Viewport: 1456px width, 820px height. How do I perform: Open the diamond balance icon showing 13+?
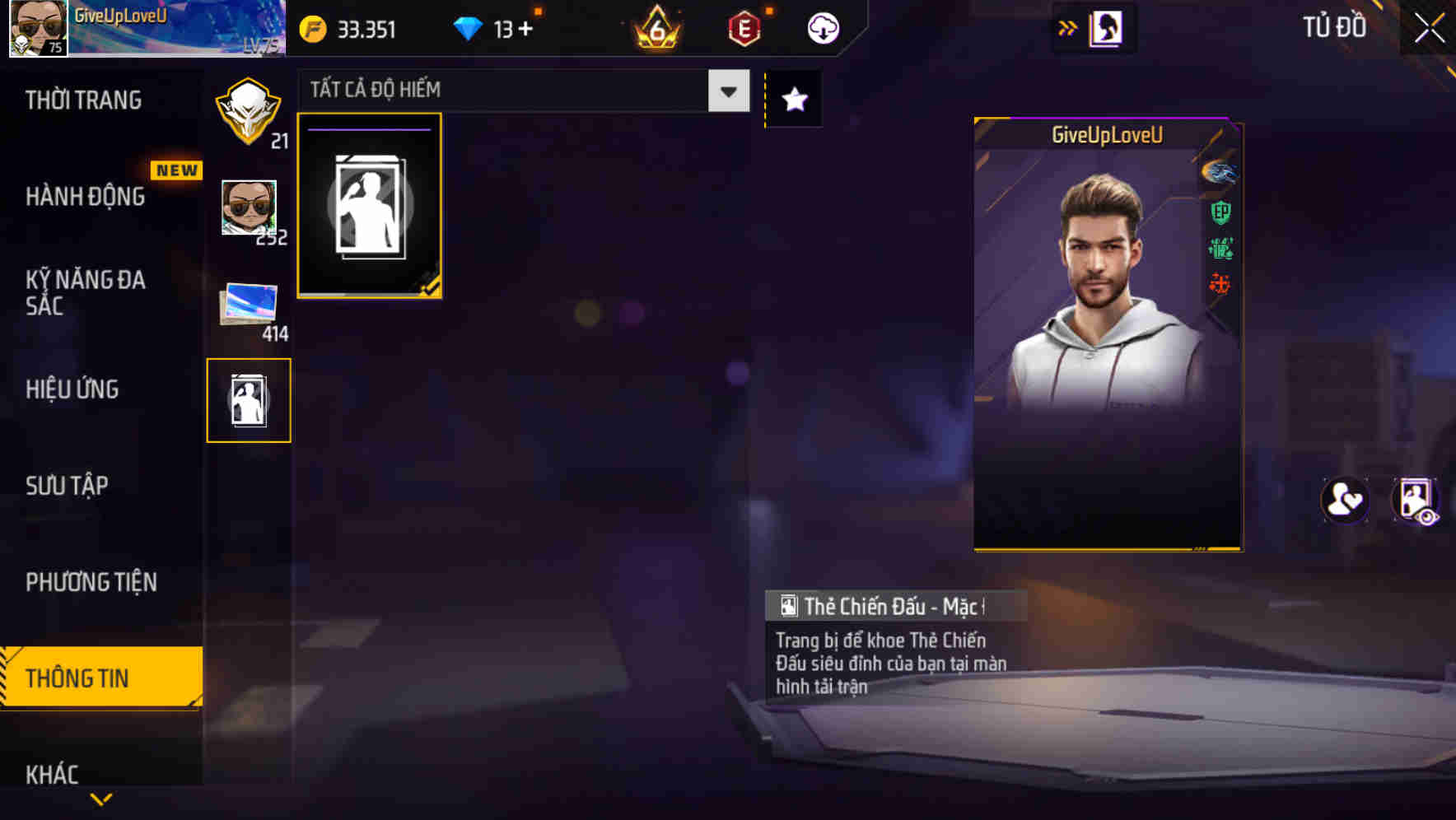469,27
